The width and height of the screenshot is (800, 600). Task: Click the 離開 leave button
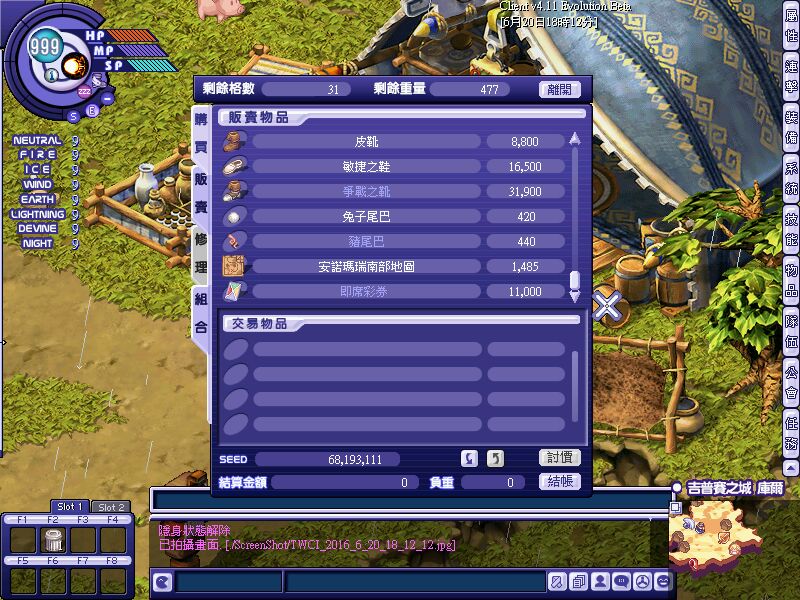(560, 89)
